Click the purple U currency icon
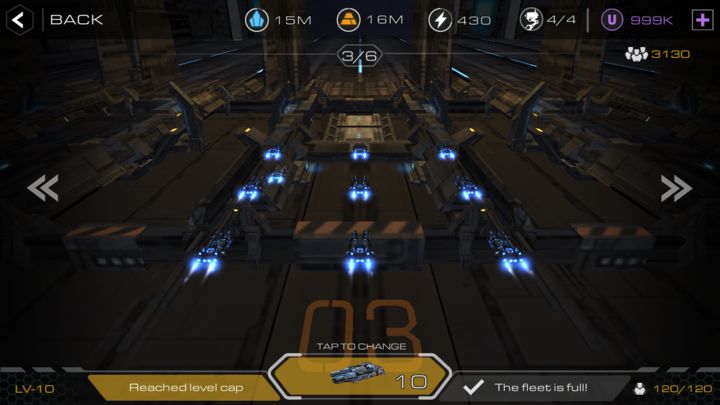The width and height of the screenshot is (720, 405). (x=612, y=19)
